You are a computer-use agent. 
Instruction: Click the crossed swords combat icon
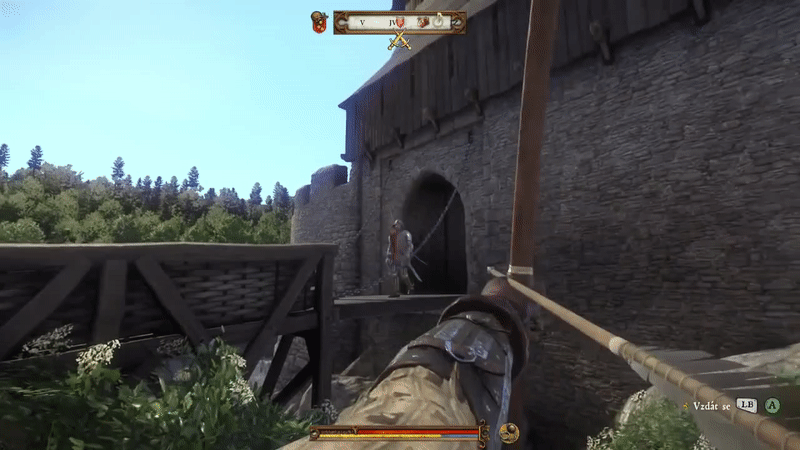(400, 41)
